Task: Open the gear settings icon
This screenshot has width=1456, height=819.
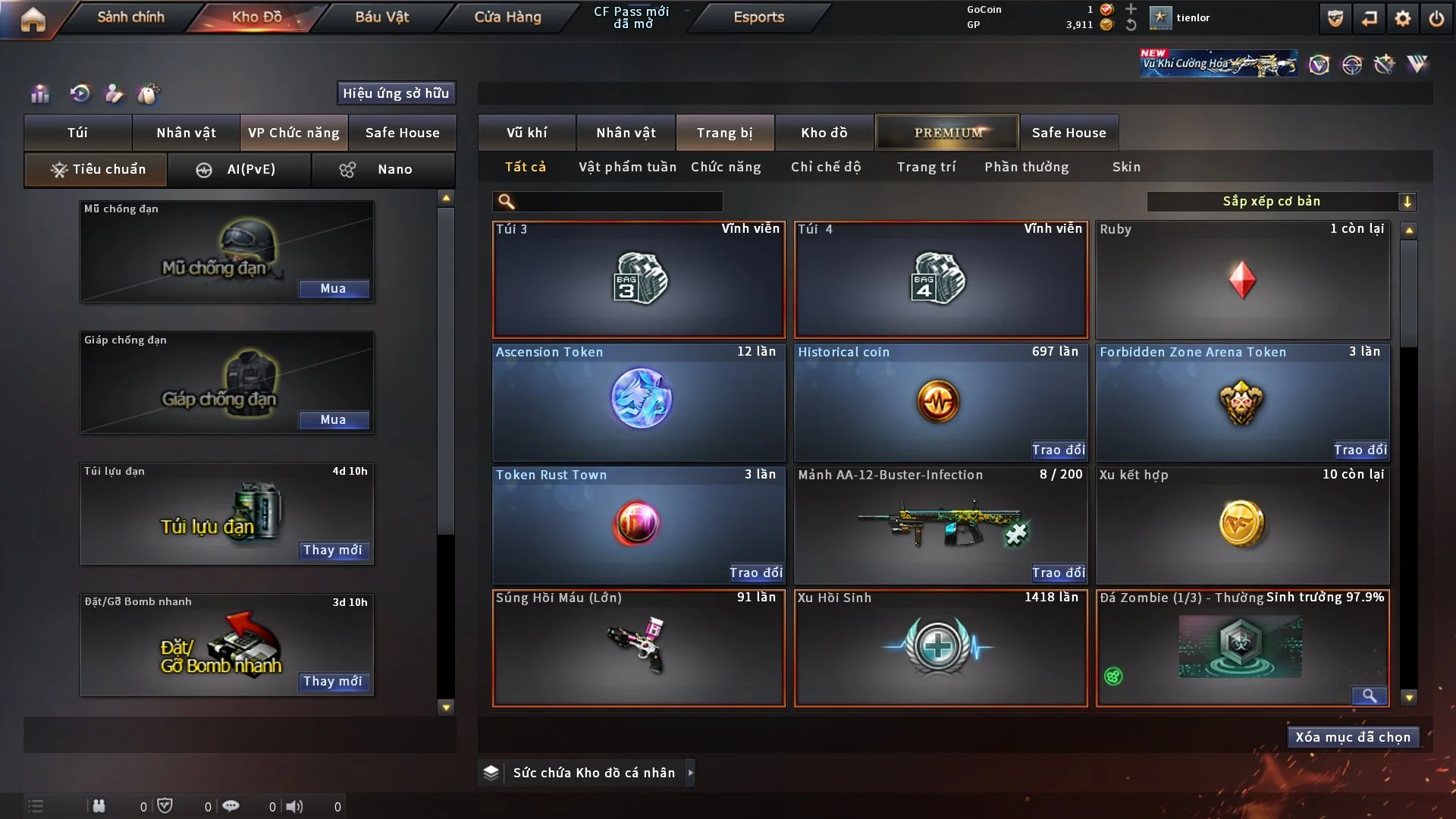Action: tap(1402, 18)
